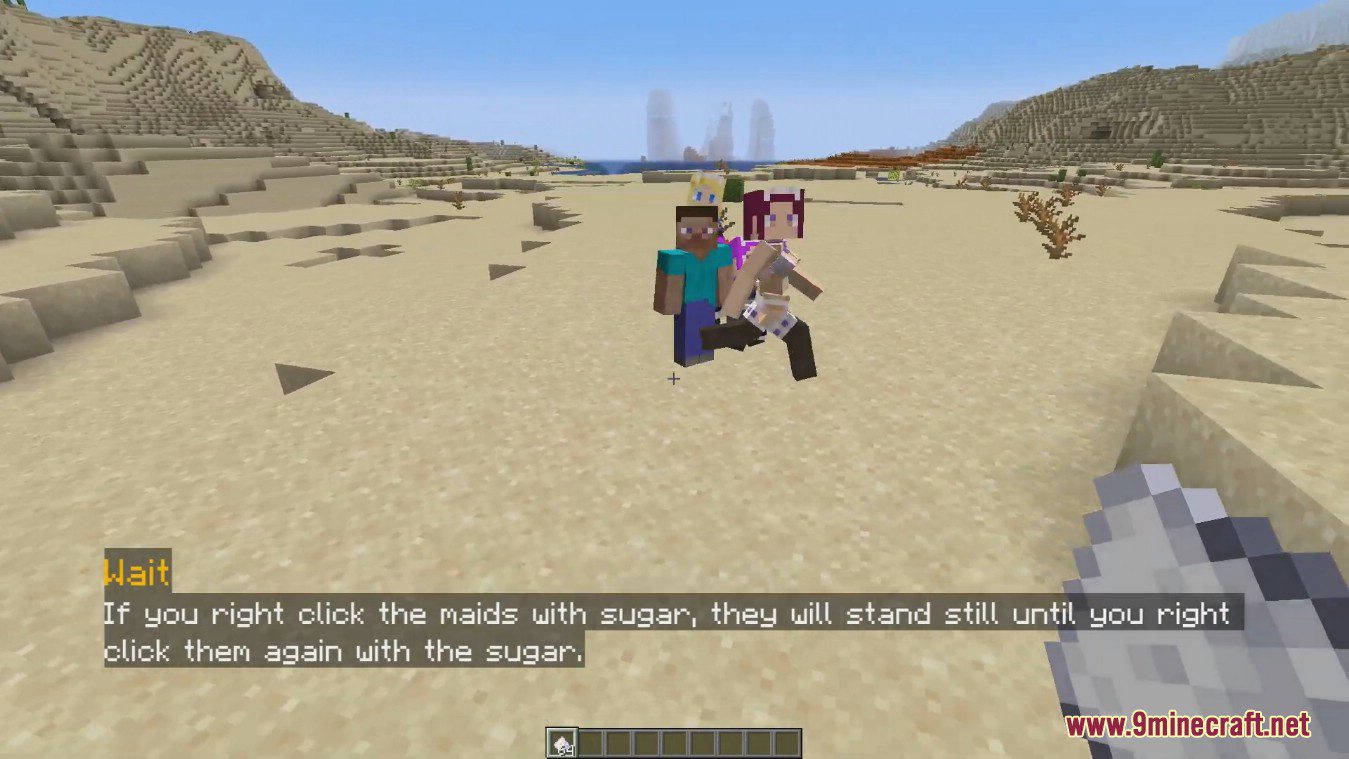Click the crosshair at screen center
Image resolution: width=1349 pixels, height=759 pixels.
click(x=674, y=379)
